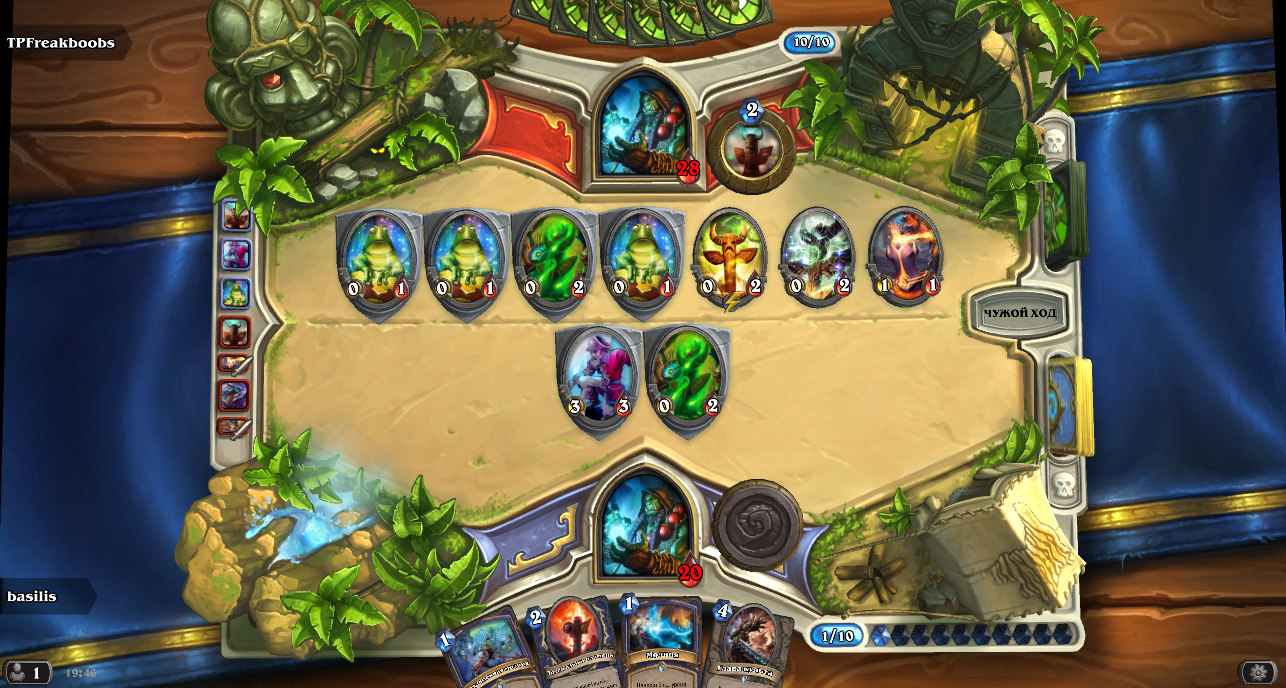The width and height of the screenshot is (1286, 688).
Task: Open the game menu gear button
Action: 1257,673
